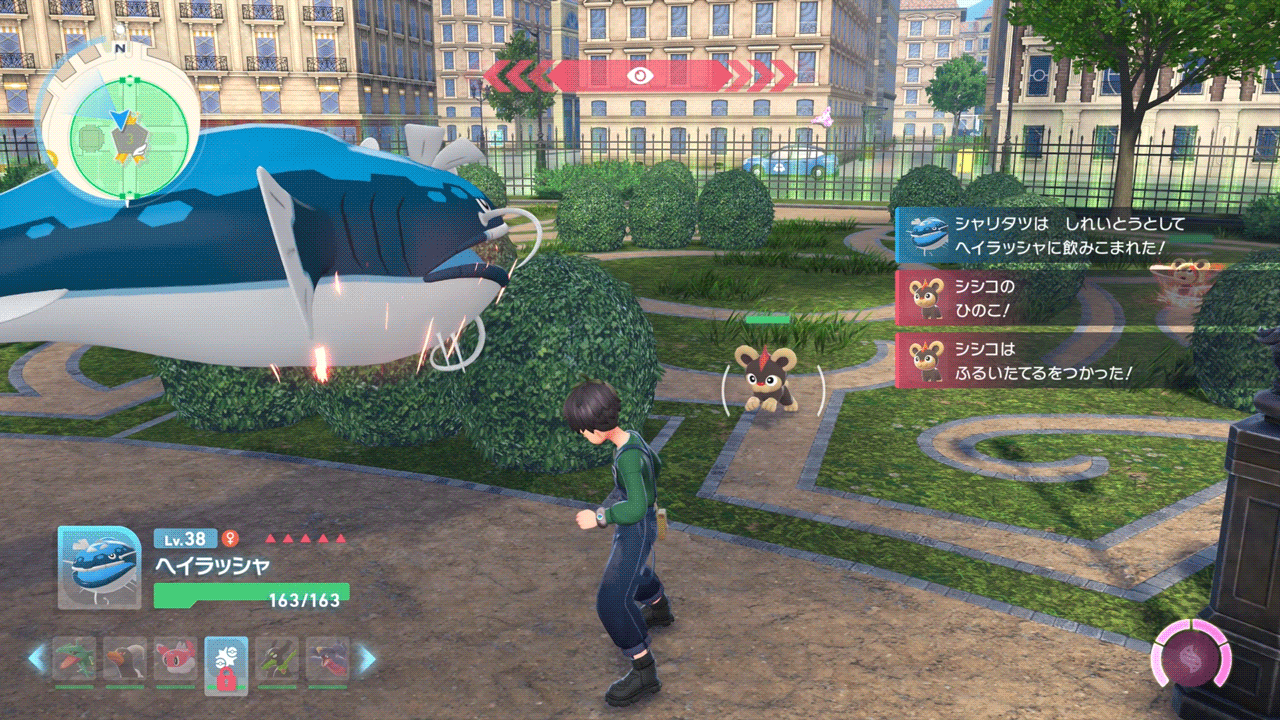
Task: Select the red Tatsugiri party slot
Action: coord(175,660)
